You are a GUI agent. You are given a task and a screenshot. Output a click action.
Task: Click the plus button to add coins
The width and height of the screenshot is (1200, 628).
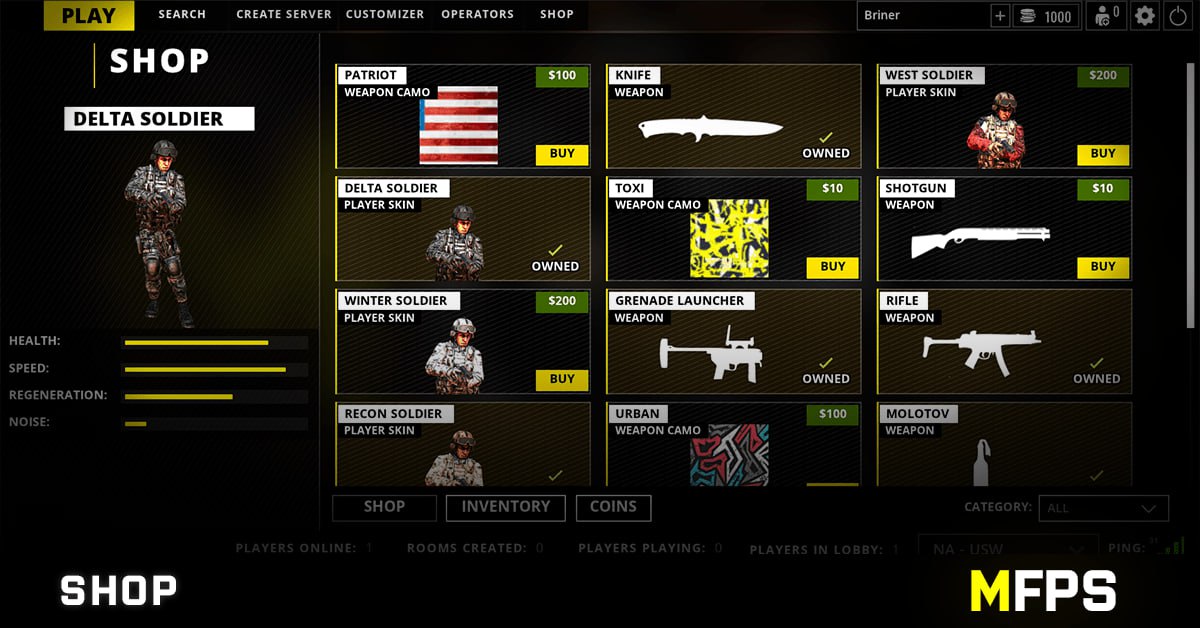(x=1000, y=16)
